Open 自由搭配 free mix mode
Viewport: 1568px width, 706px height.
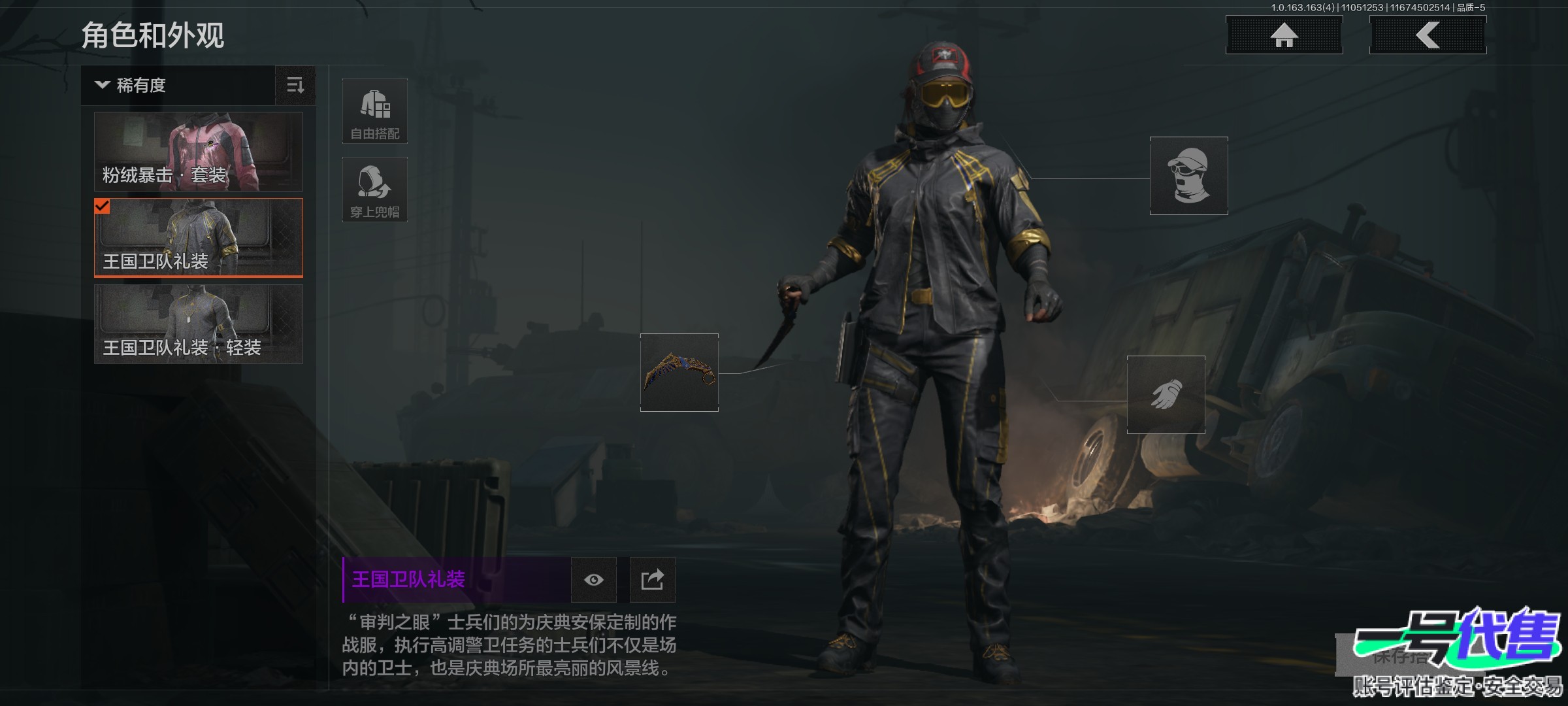coord(375,111)
